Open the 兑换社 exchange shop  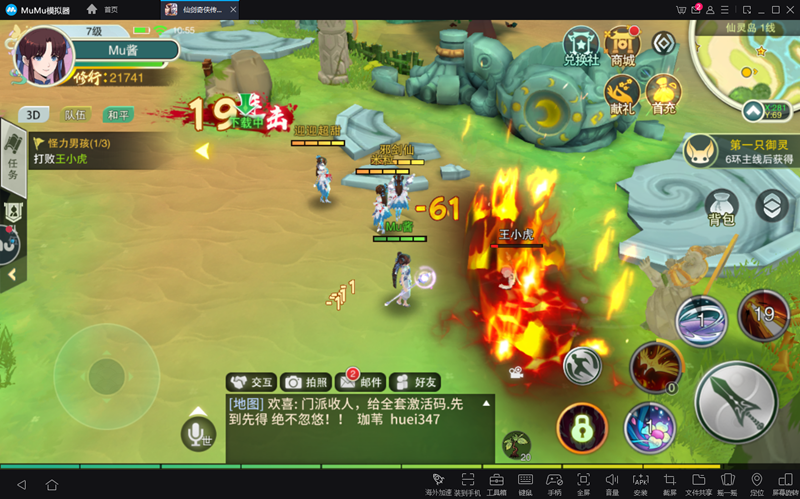[581, 47]
